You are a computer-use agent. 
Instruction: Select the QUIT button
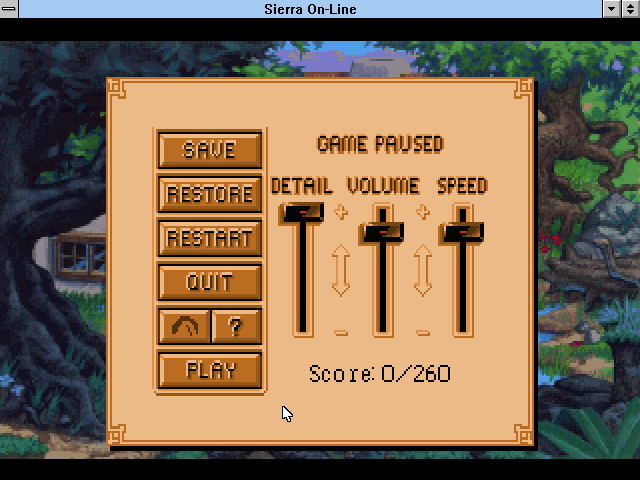(210, 282)
